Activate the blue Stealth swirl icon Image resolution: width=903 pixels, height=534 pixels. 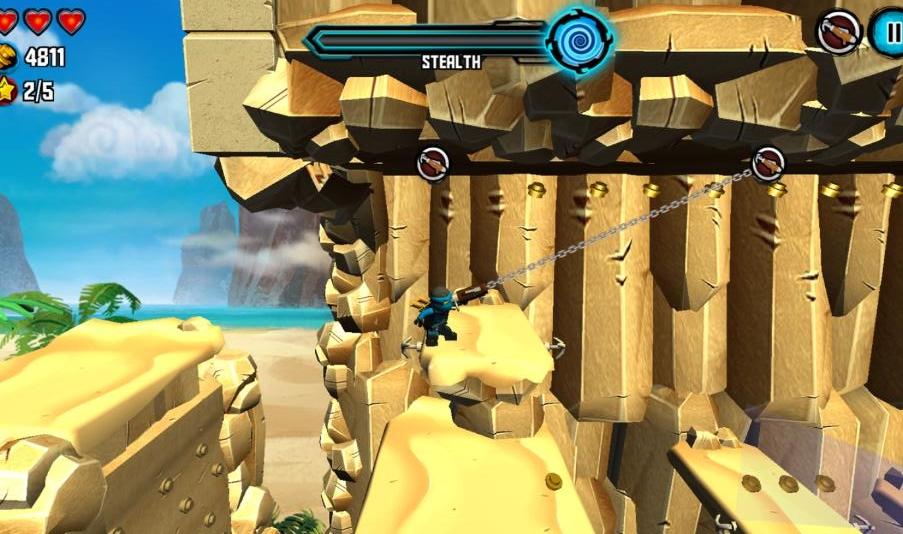point(579,41)
